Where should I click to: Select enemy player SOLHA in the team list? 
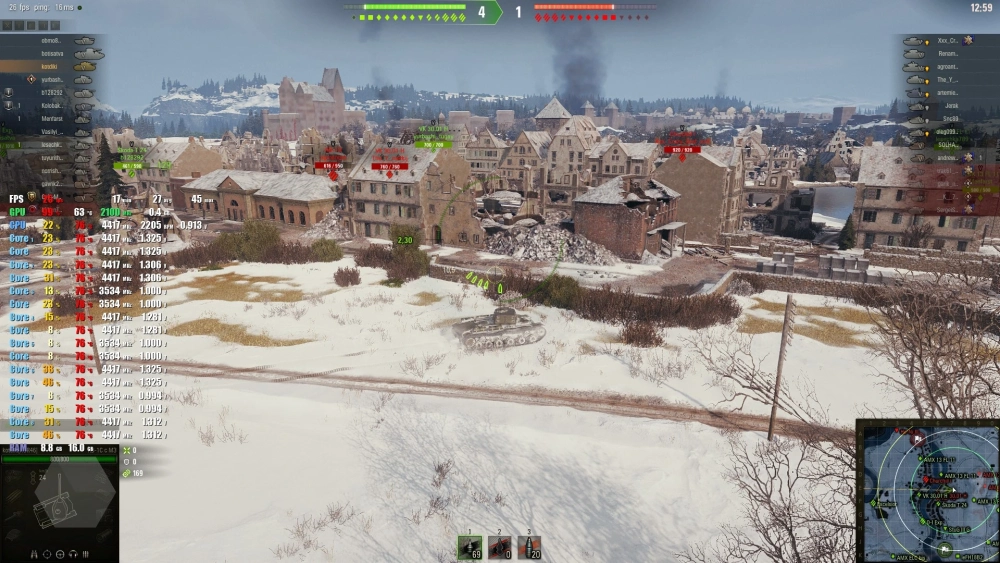pos(950,144)
